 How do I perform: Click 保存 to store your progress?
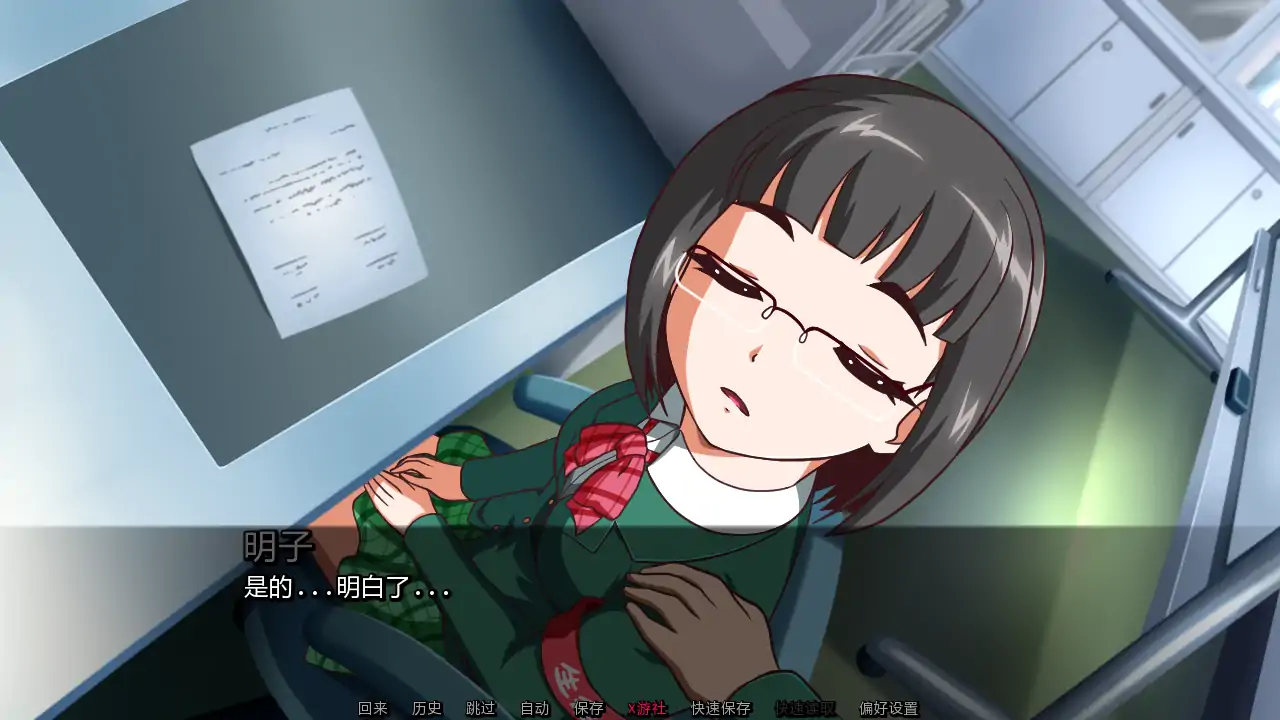click(x=589, y=707)
